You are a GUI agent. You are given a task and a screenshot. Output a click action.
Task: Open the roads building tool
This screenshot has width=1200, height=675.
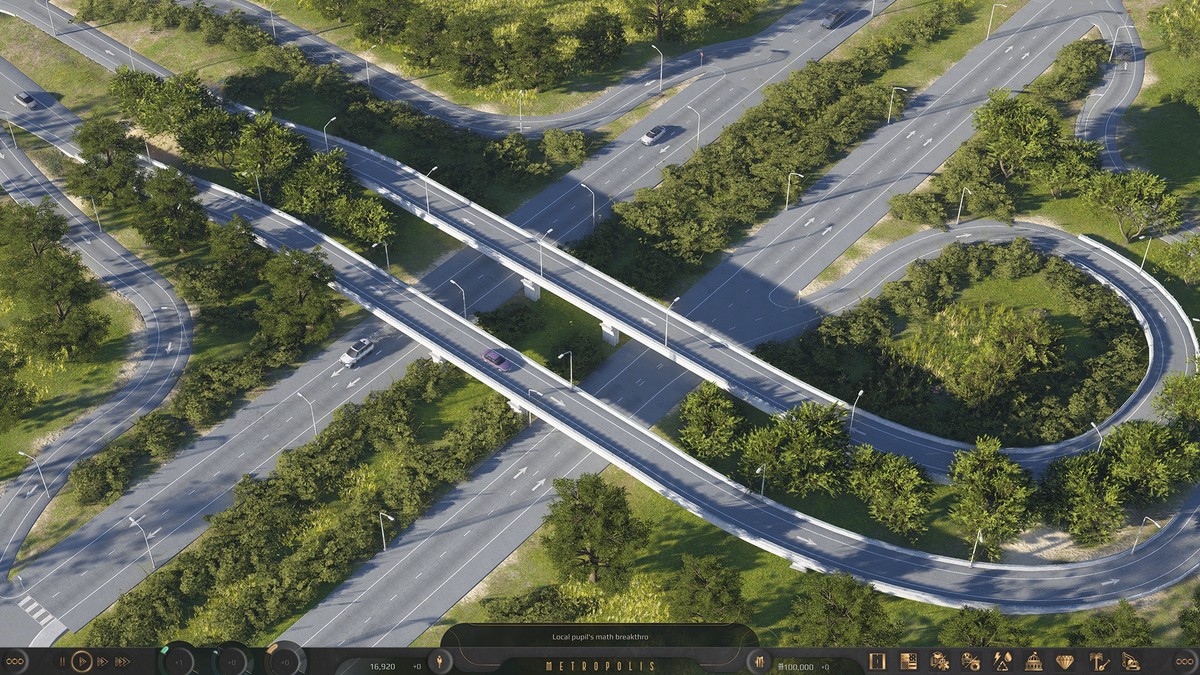(x=877, y=661)
